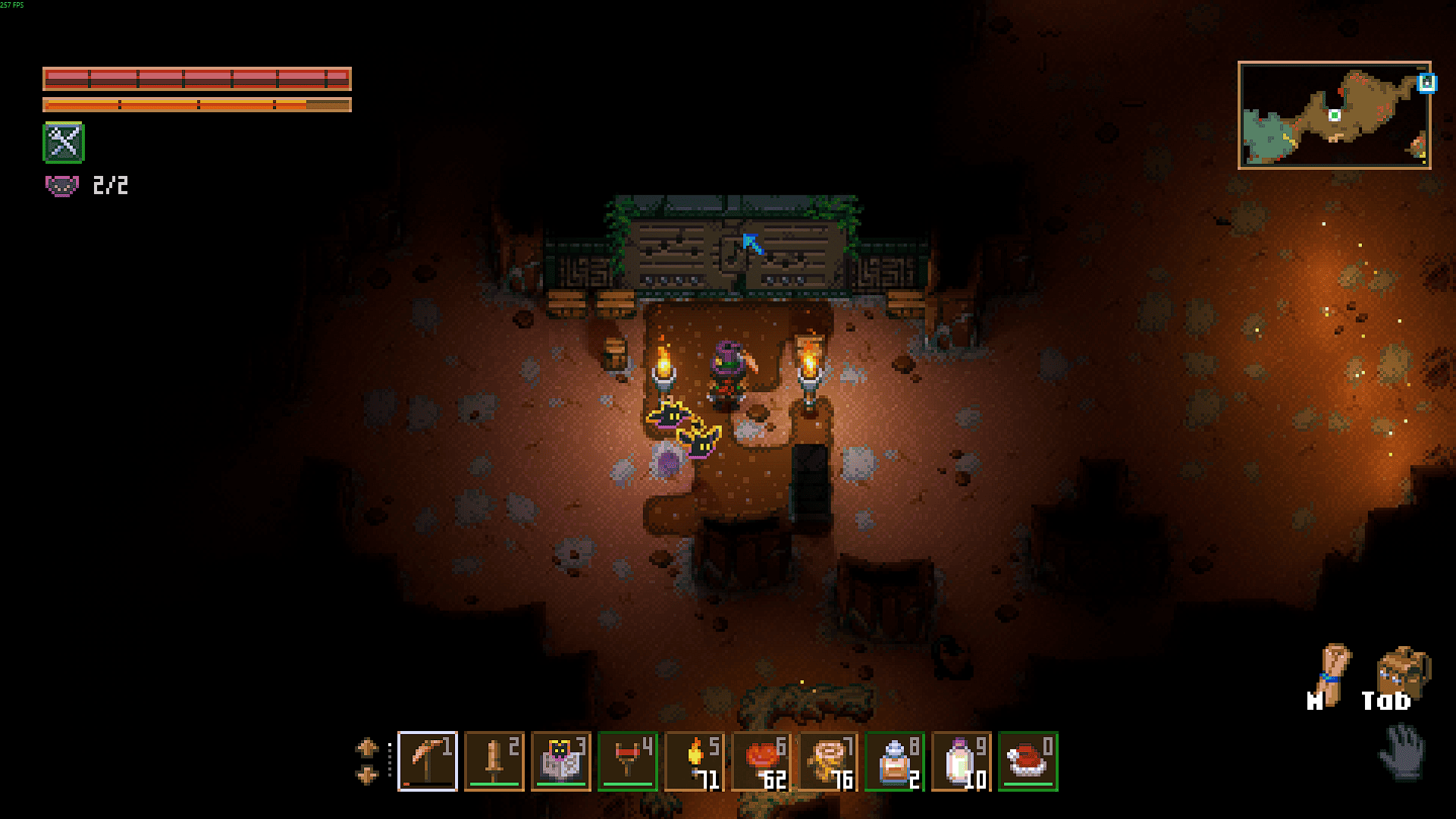Click the purple pet mask icon
1456x819 pixels.
[x=61, y=185]
